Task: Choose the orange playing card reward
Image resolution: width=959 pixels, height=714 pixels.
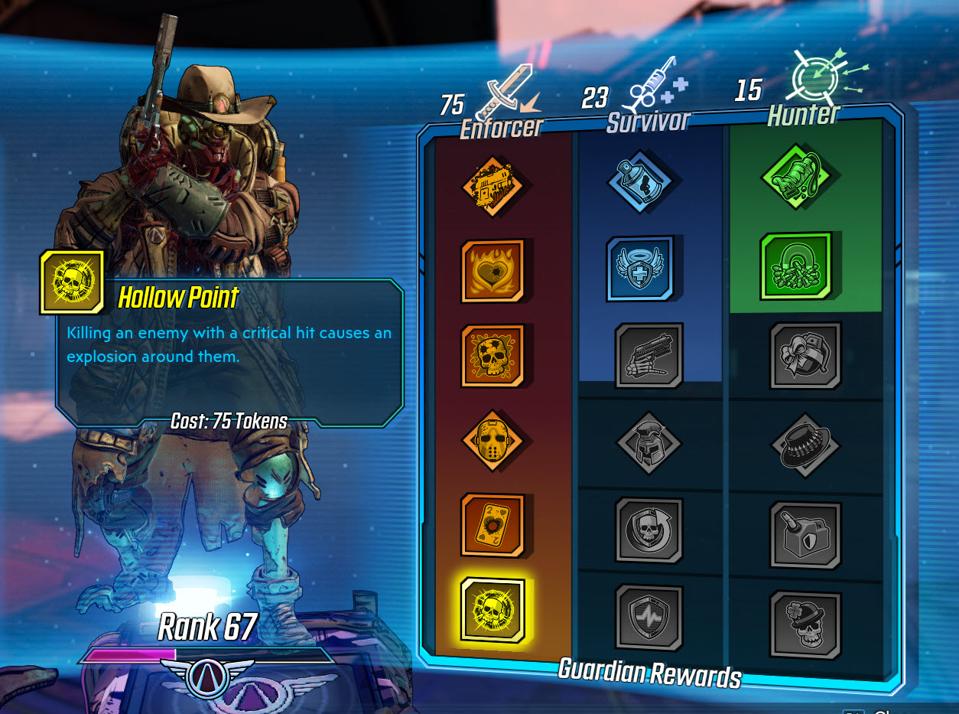Action: pos(493,525)
